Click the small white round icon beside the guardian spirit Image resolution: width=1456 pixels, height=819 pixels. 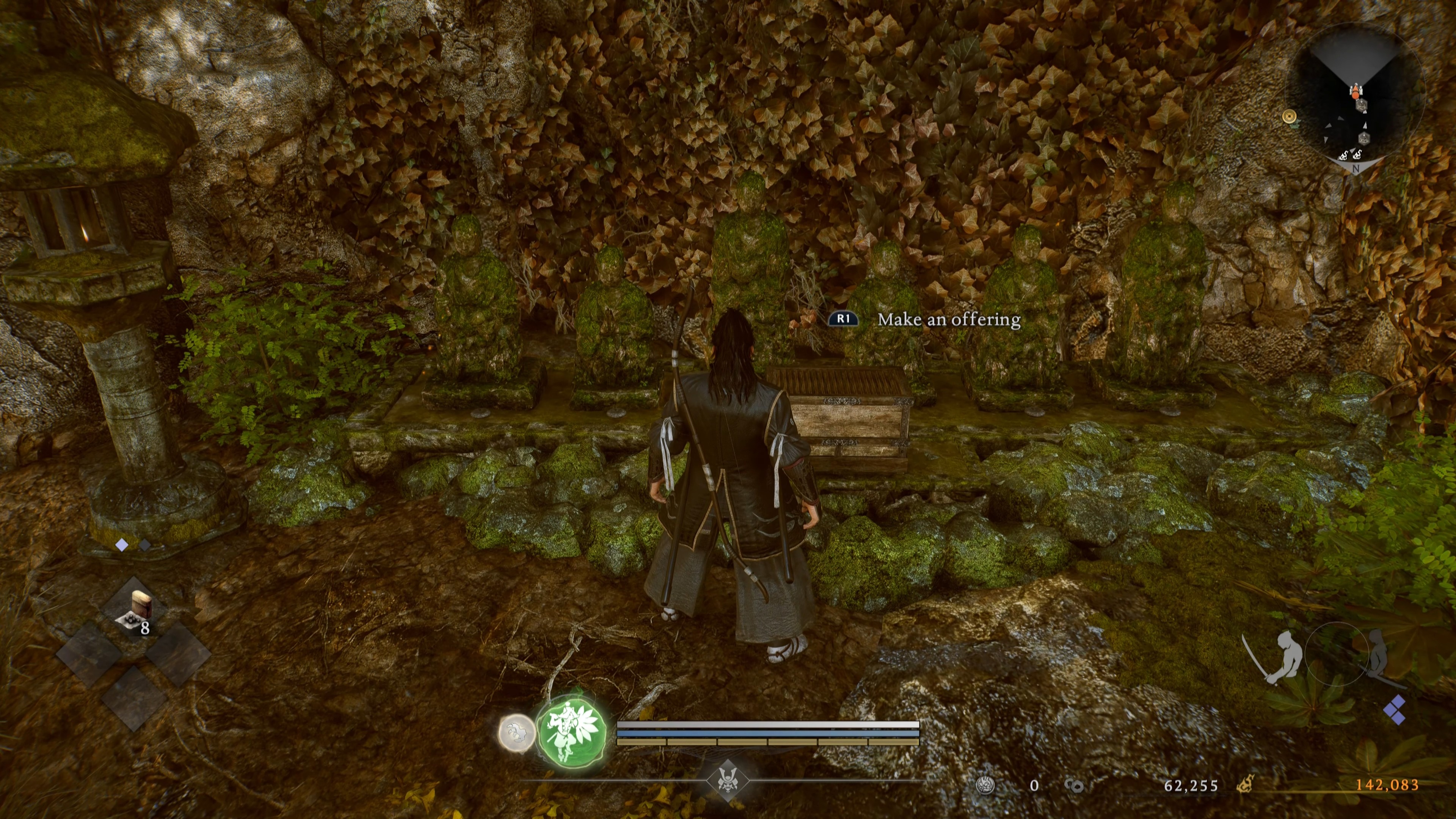(516, 733)
